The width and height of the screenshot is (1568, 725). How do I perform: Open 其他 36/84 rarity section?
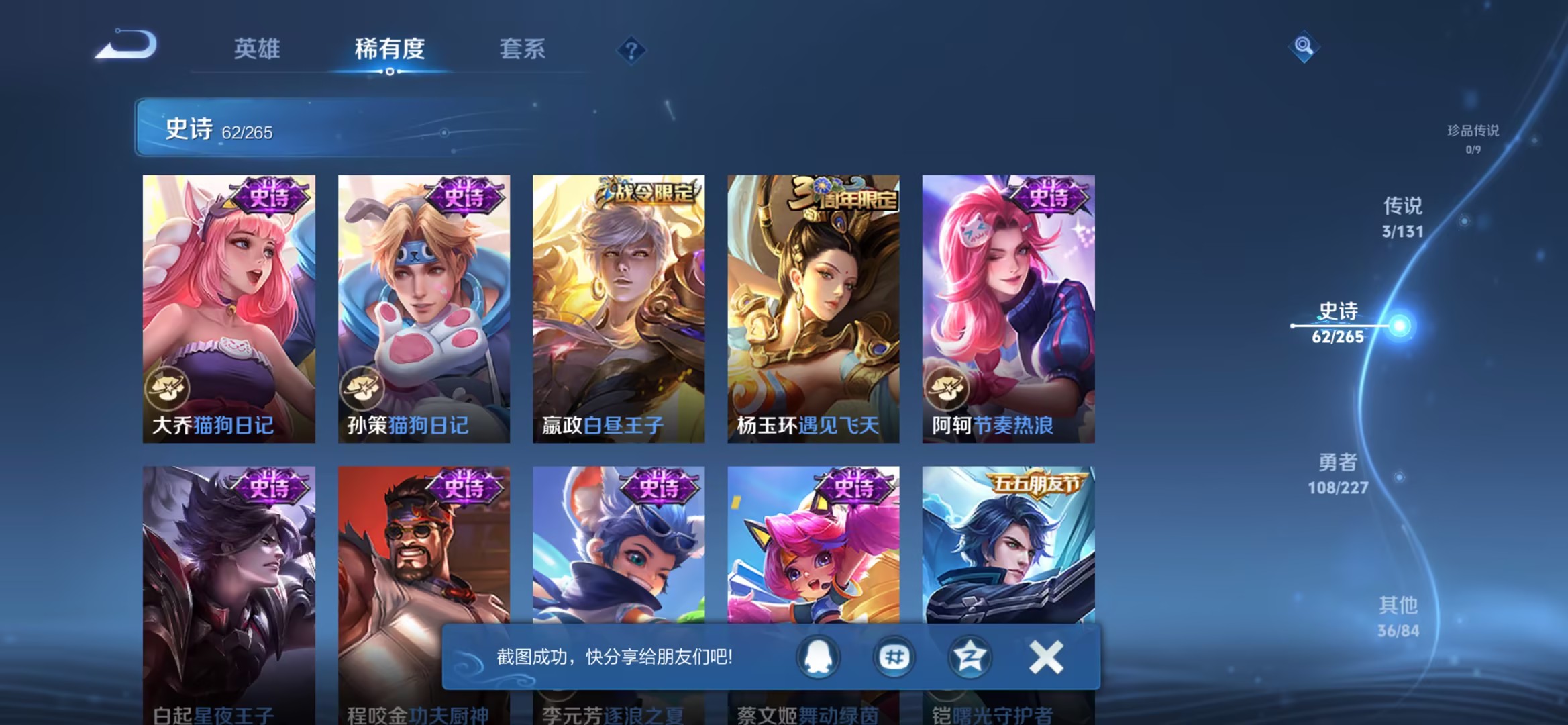point(1399,614)
